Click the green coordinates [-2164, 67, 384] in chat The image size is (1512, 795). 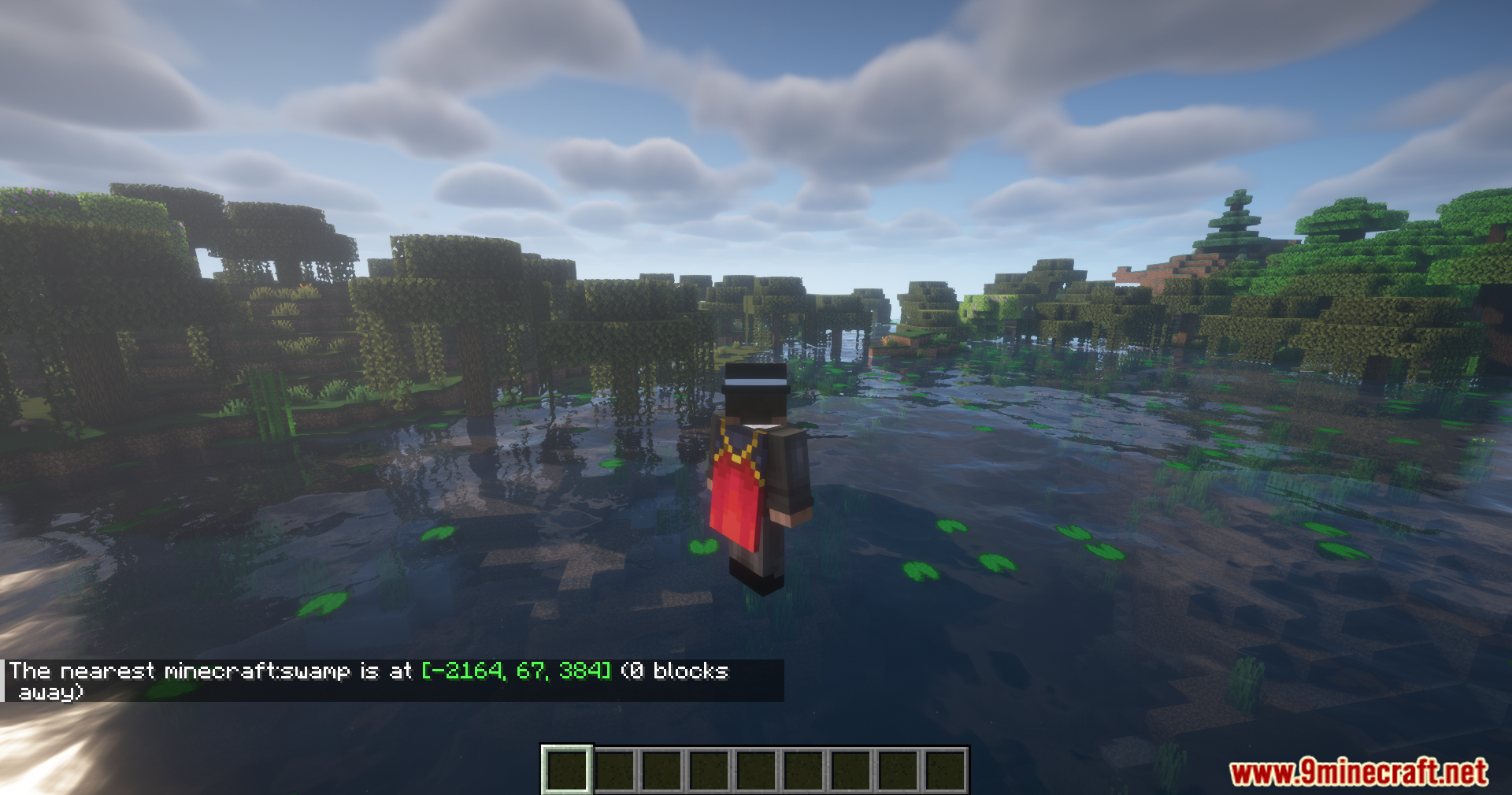pos(516,671)
